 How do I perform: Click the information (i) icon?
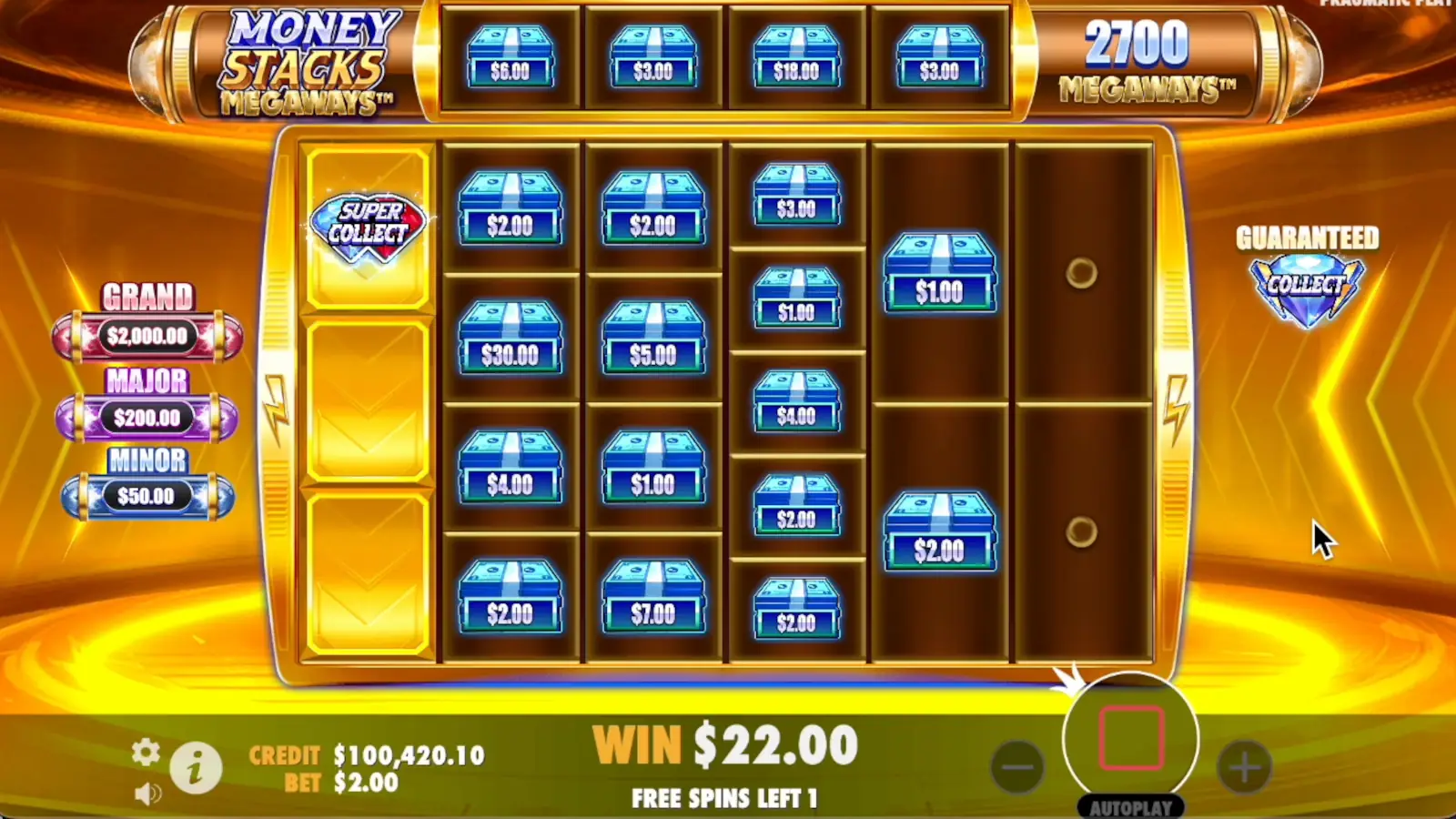tap(196, 767)
